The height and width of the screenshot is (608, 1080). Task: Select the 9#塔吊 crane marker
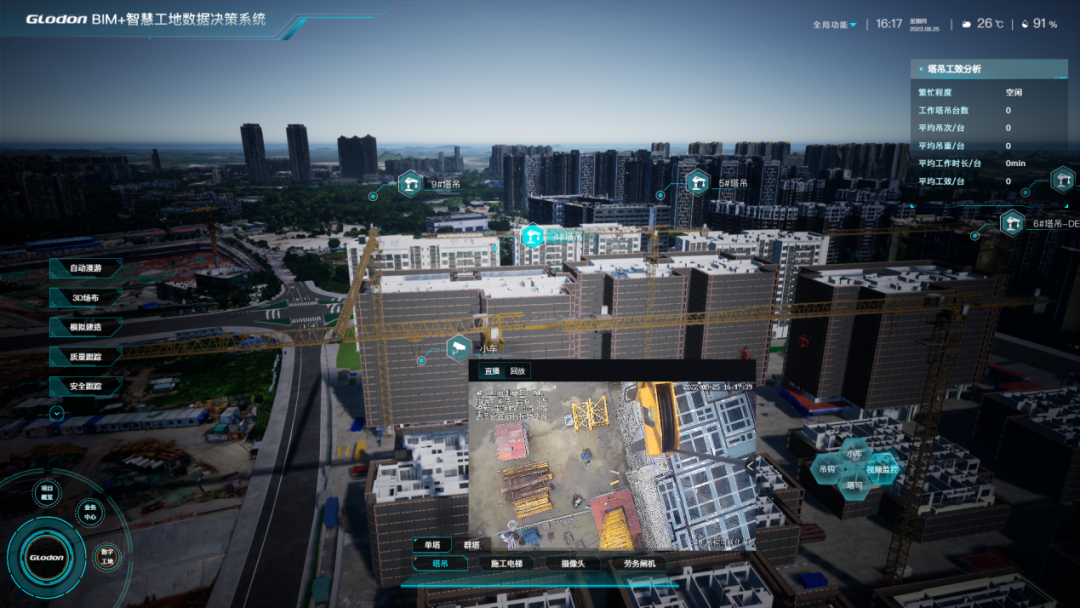pyautogui.click(x=411, y=184)
